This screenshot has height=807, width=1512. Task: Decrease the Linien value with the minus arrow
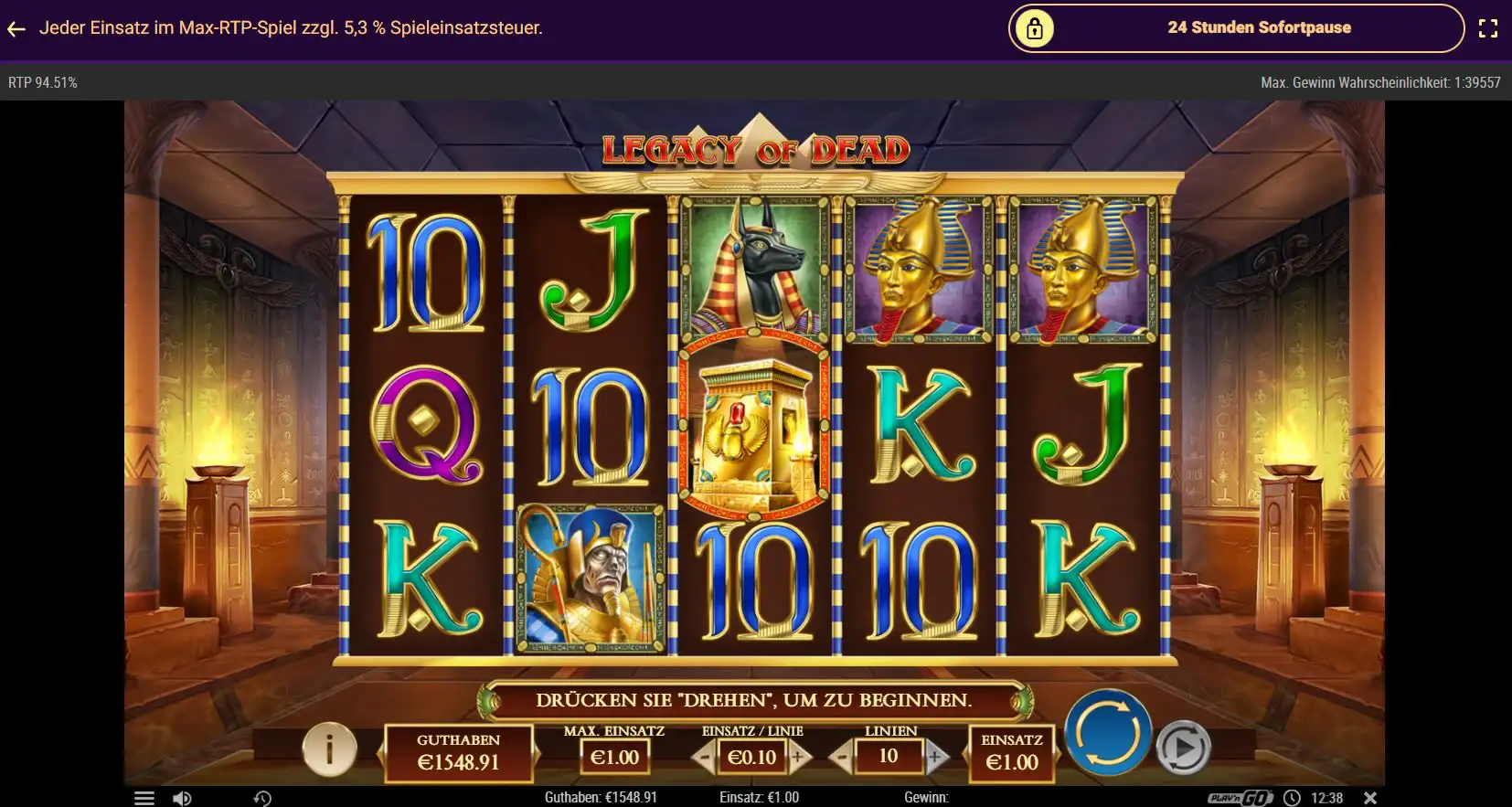tap(840, 758)
